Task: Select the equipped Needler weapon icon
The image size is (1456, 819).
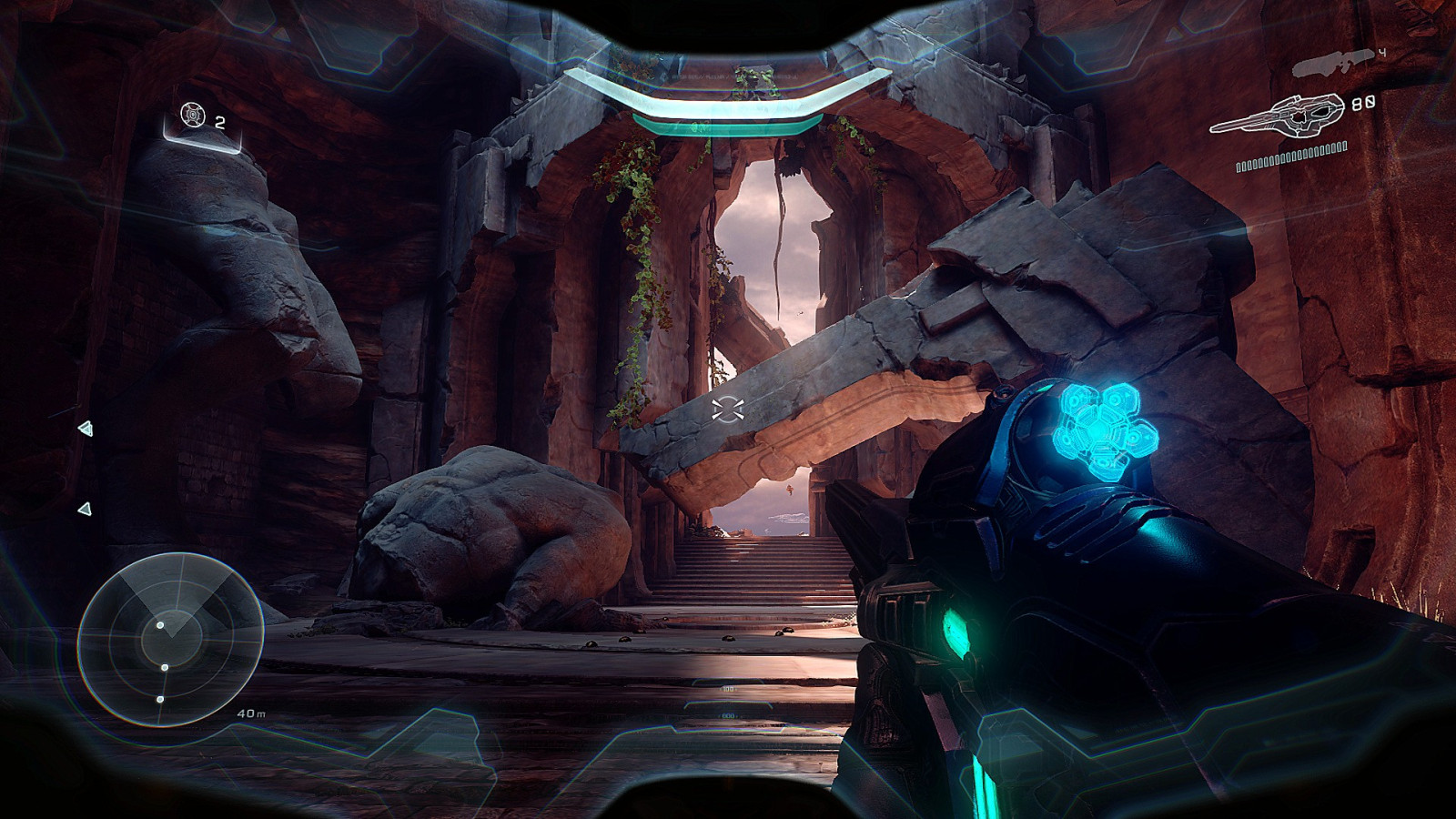Action: click(1279, 116)
